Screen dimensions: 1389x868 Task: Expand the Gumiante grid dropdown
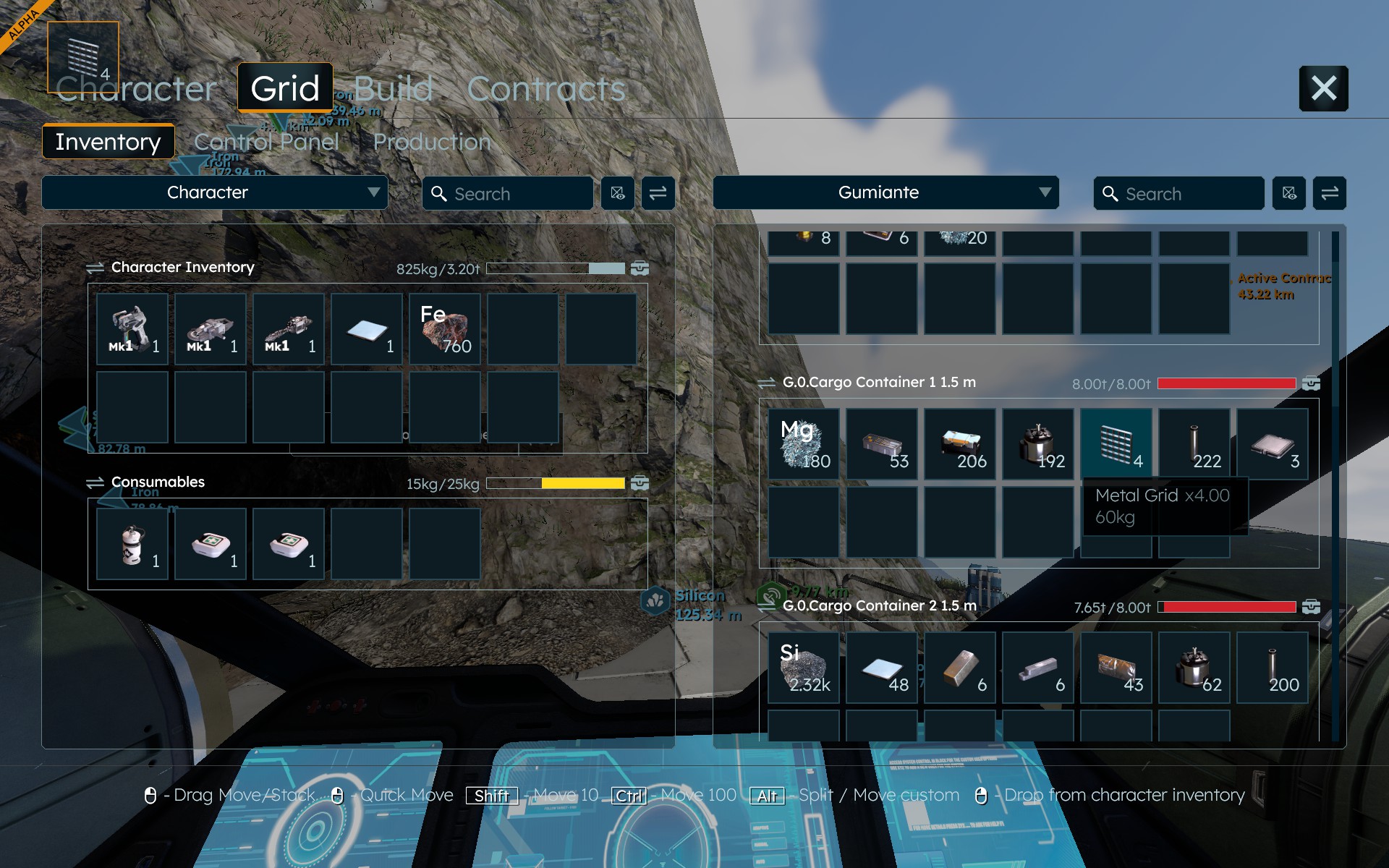tap(885, 192)
